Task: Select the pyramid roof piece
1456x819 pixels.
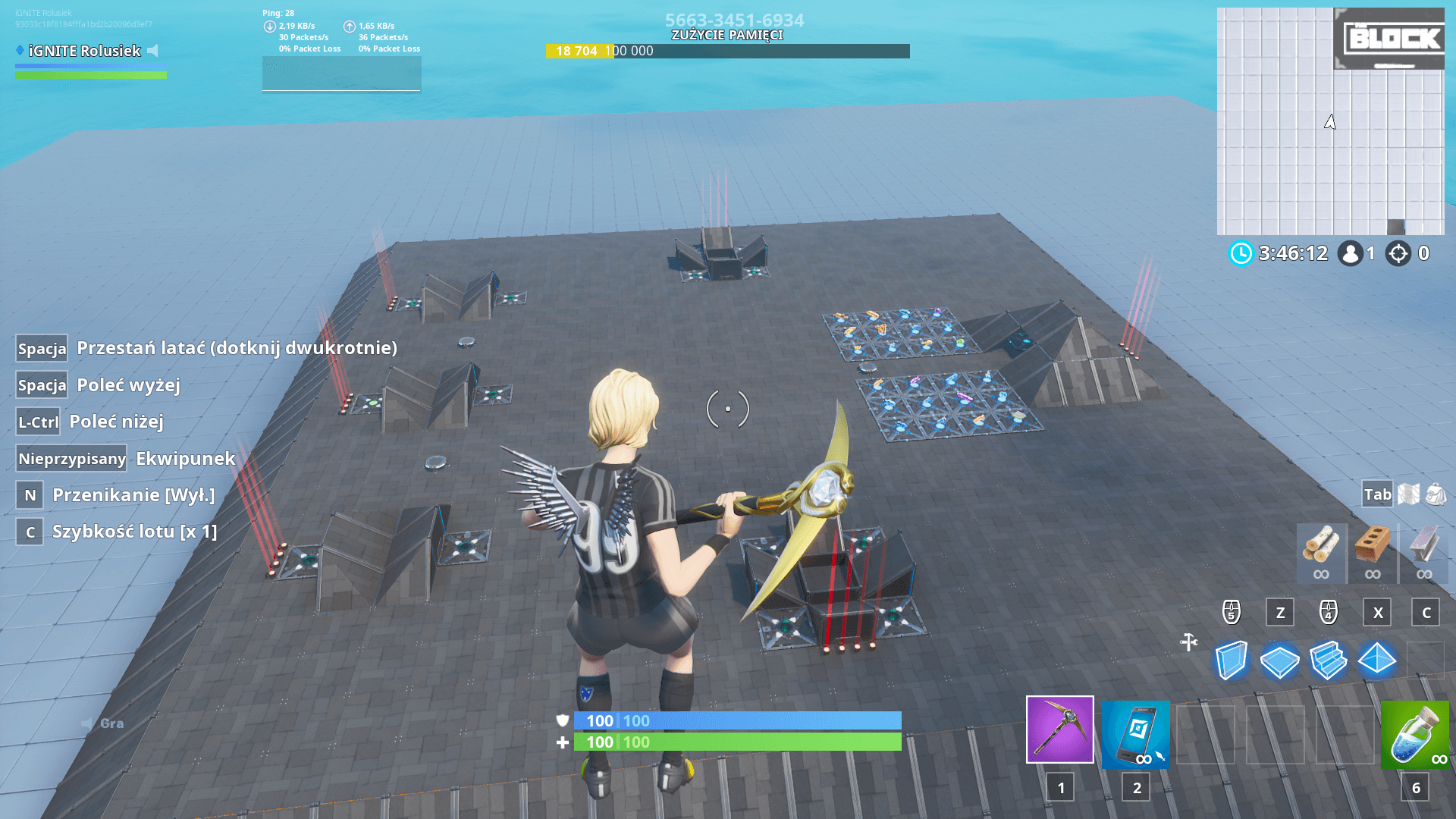Action: click(x=1378, y=660)
